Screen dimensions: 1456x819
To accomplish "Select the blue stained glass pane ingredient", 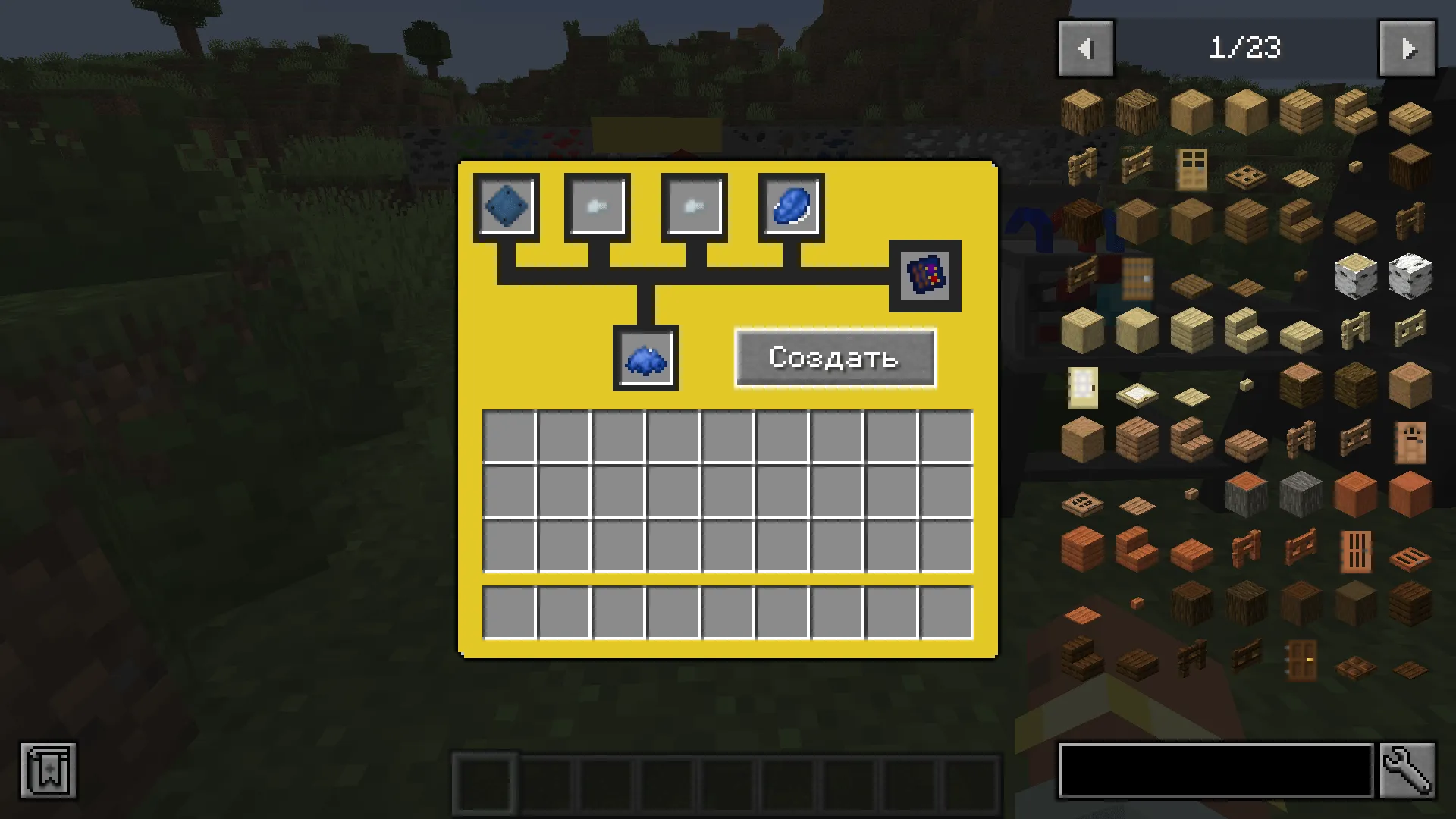I will click(506, 206).
